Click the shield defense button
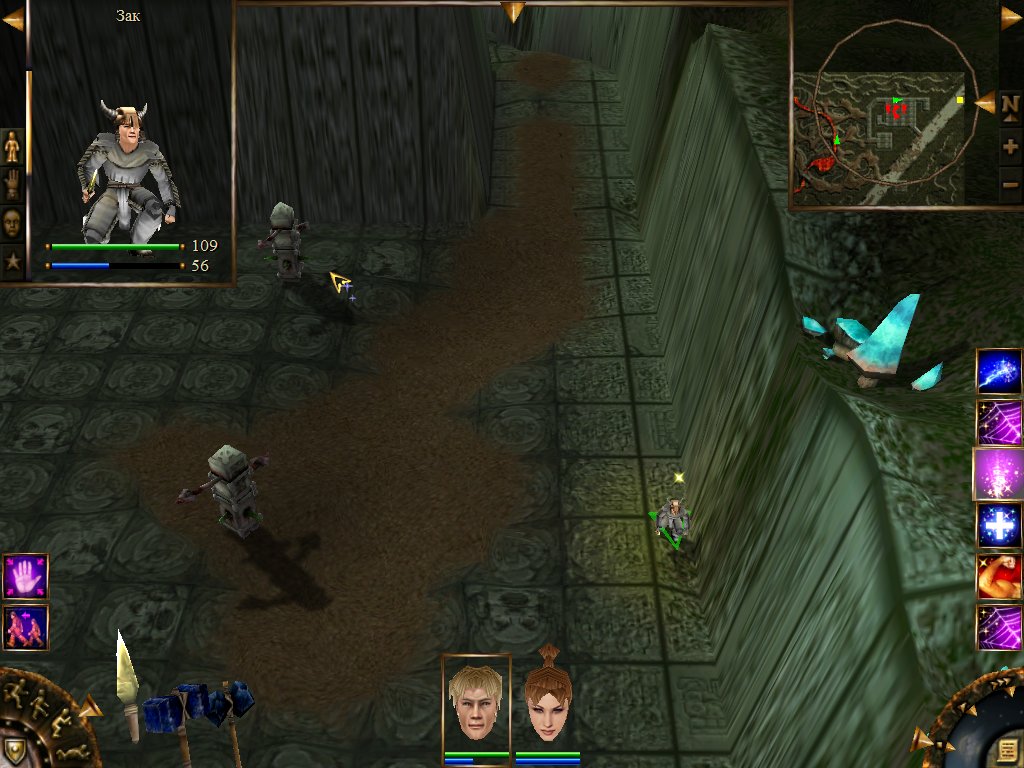Viewport: 1024px width, 768px height. (17, 748)
